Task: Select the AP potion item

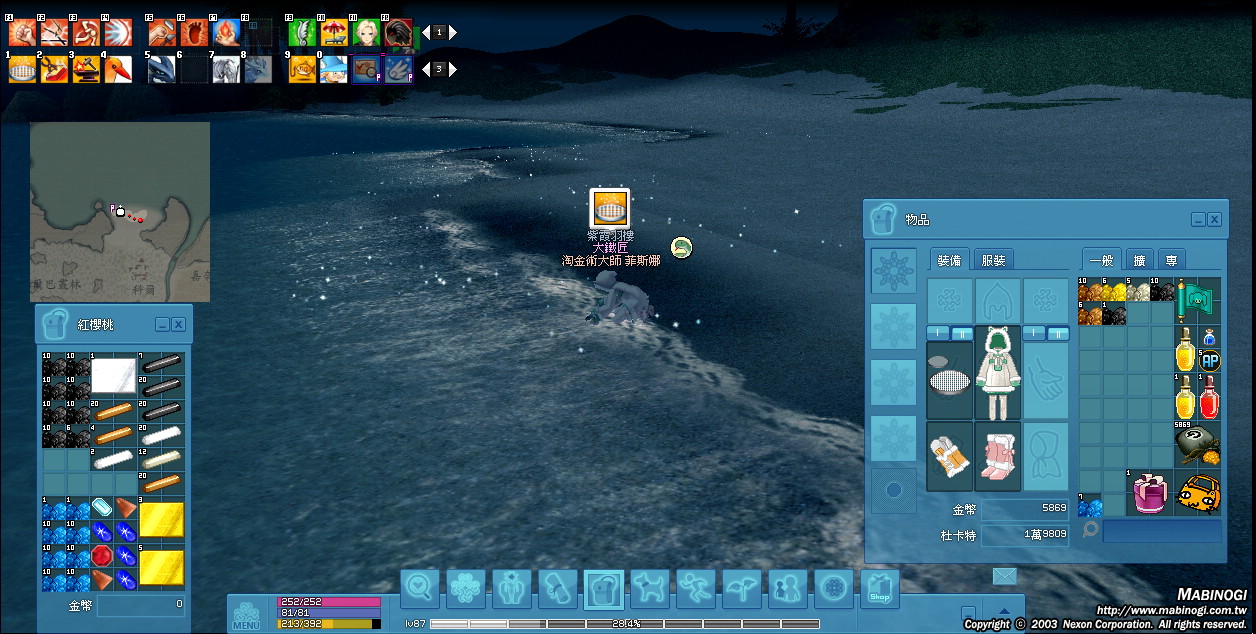Action: tap(1209, 357)
